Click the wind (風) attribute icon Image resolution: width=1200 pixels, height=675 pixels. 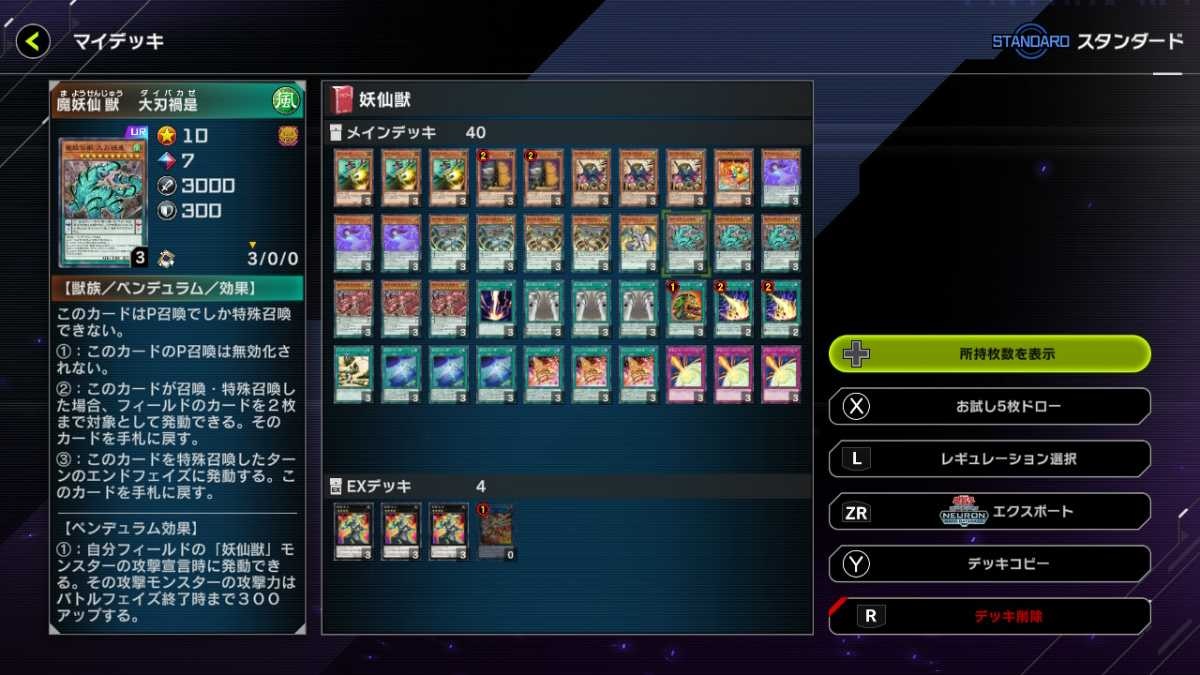tap(286, 100)
